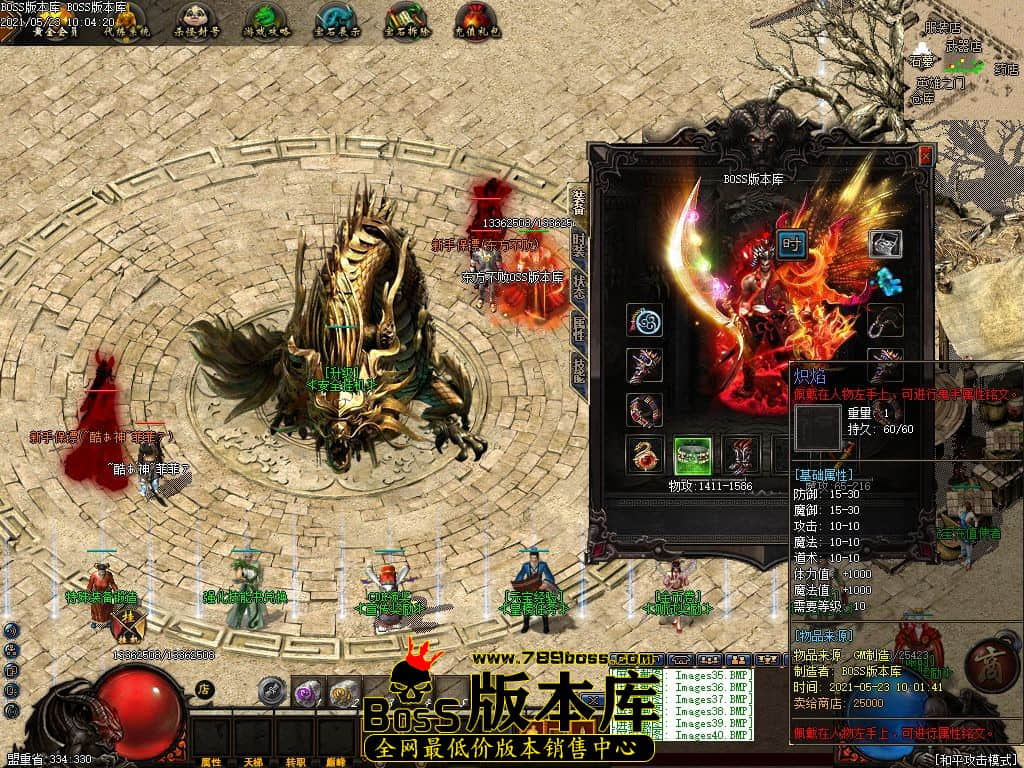Click the minimap in the corner
Viewport: 1024px width, 768px height.
960,60
